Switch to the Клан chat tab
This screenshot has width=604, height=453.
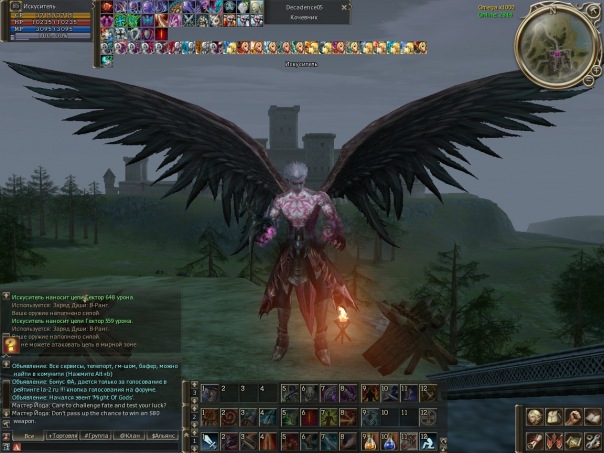point(130,436)
